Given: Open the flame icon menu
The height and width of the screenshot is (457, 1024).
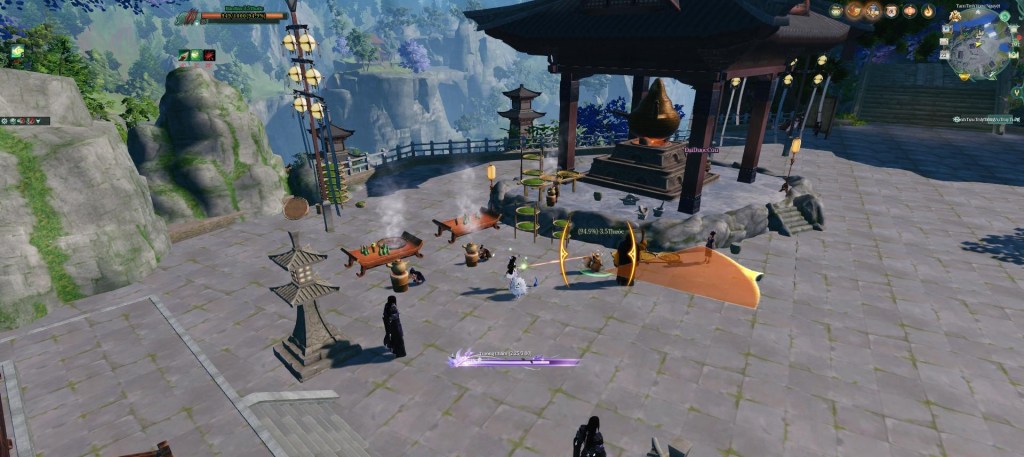Looking at the screenshot, I should coord(928,11).
